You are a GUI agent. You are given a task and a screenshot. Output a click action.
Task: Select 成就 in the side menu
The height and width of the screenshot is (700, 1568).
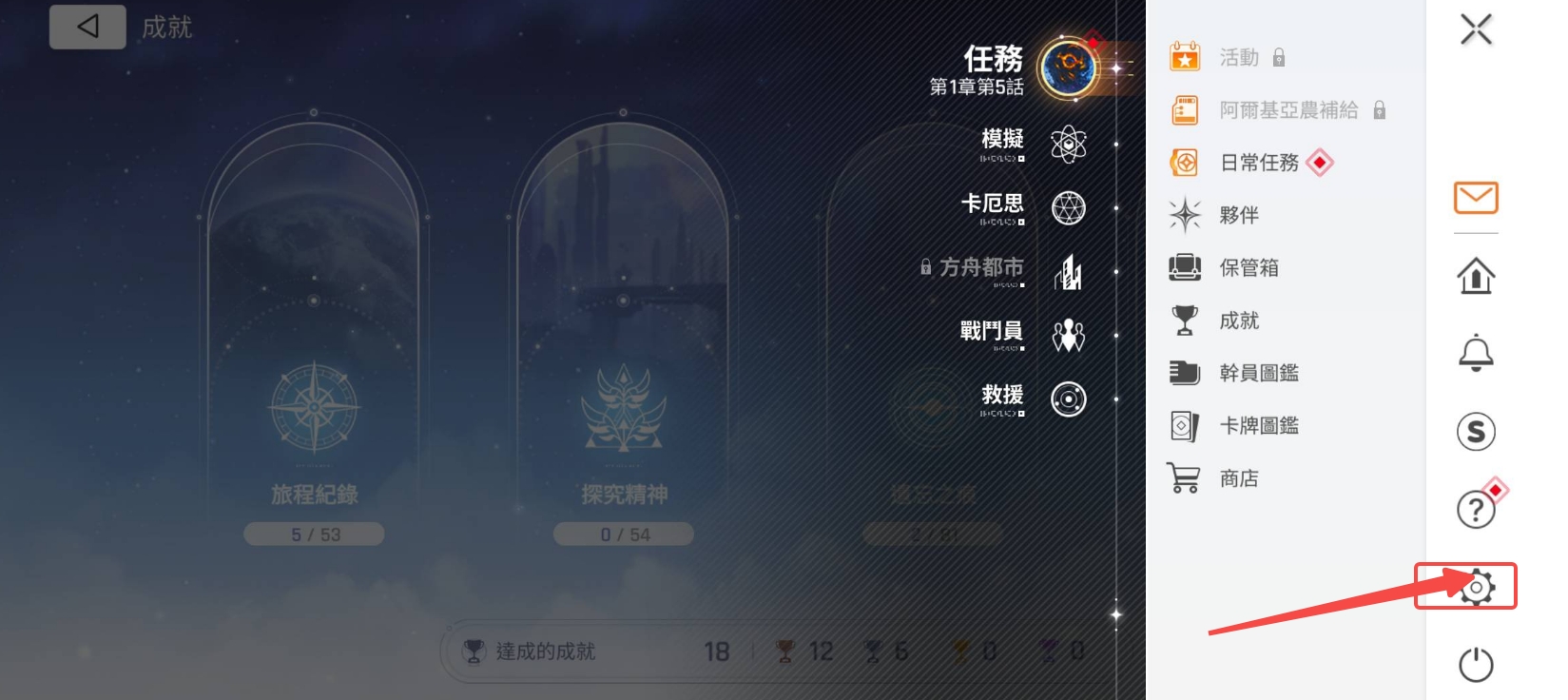click(1238, 321)
